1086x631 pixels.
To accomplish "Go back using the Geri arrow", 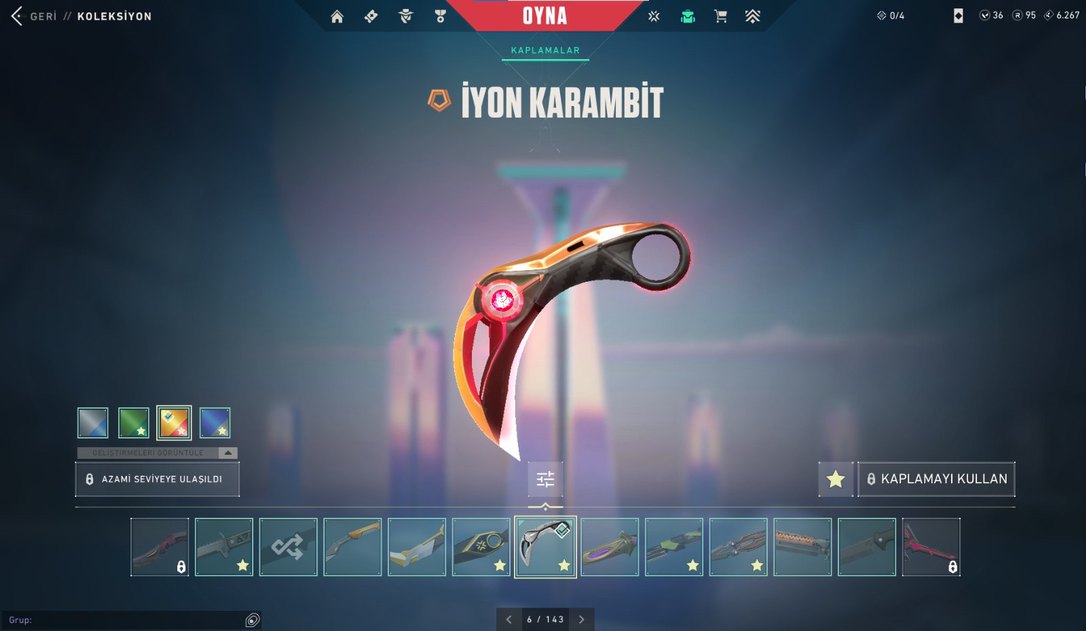I will 16,16.
